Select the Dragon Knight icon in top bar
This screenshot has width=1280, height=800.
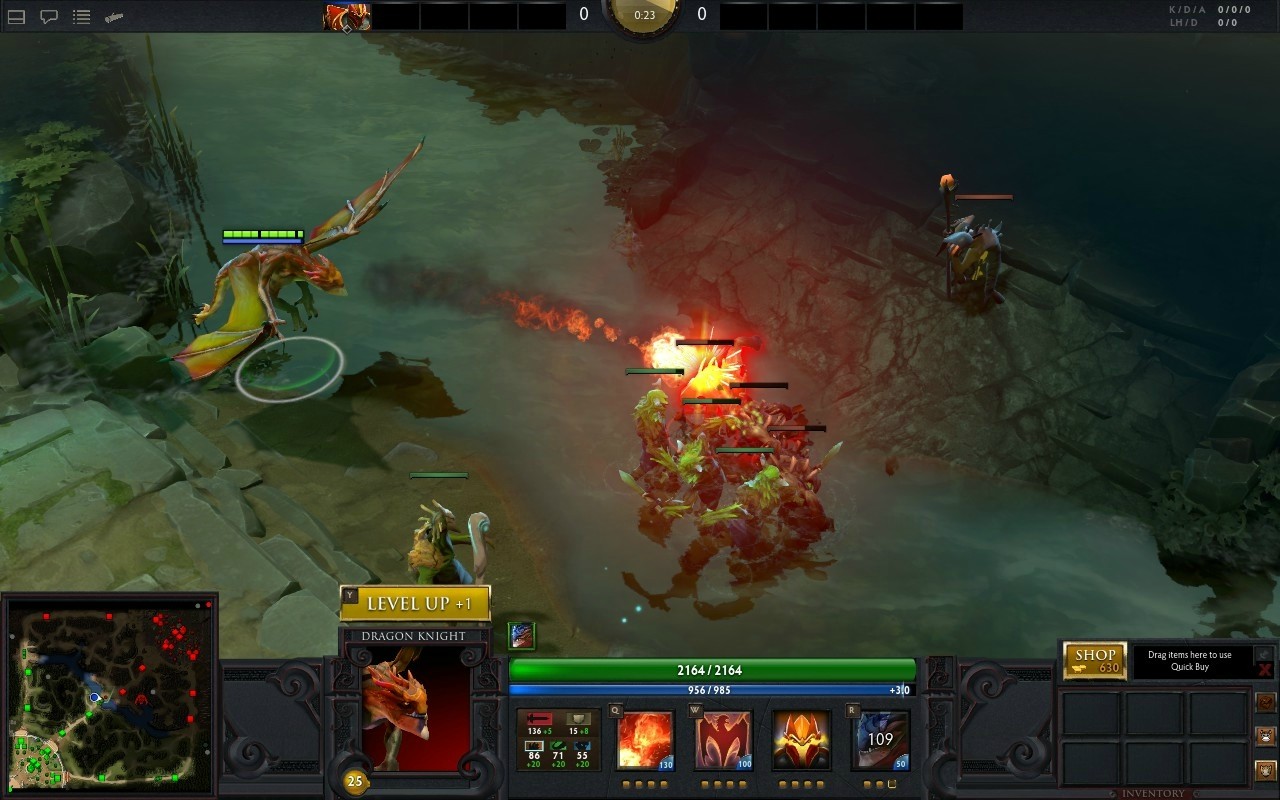347,16
